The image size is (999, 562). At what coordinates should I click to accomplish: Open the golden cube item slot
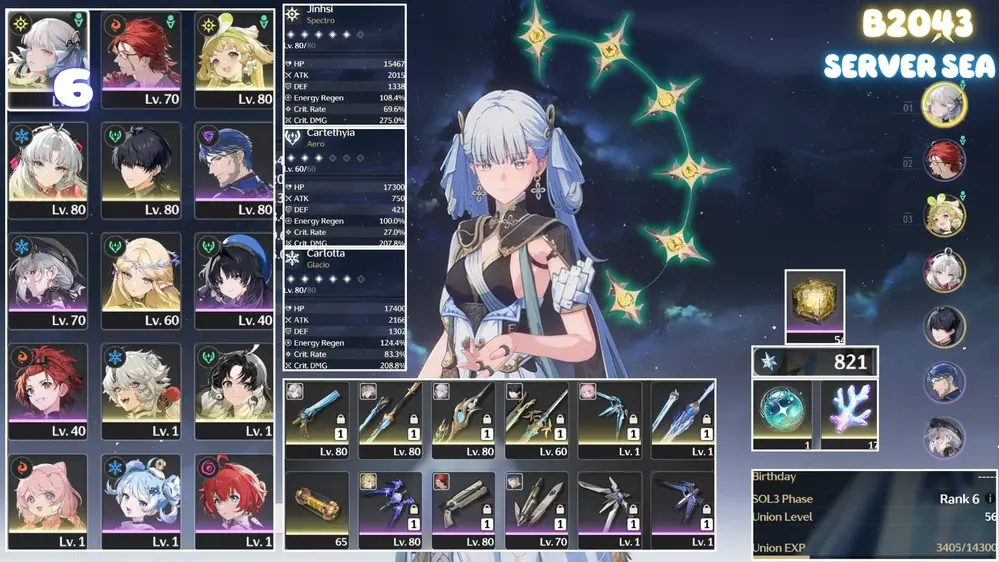pyautogui.click(x=814, y=301)
